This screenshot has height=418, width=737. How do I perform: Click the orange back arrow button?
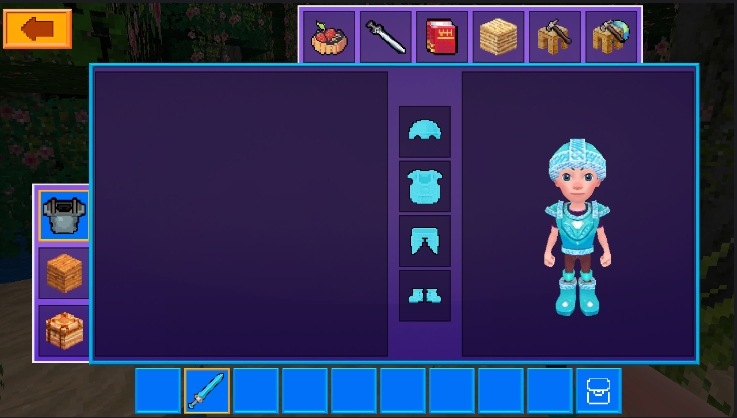(37, 29)
